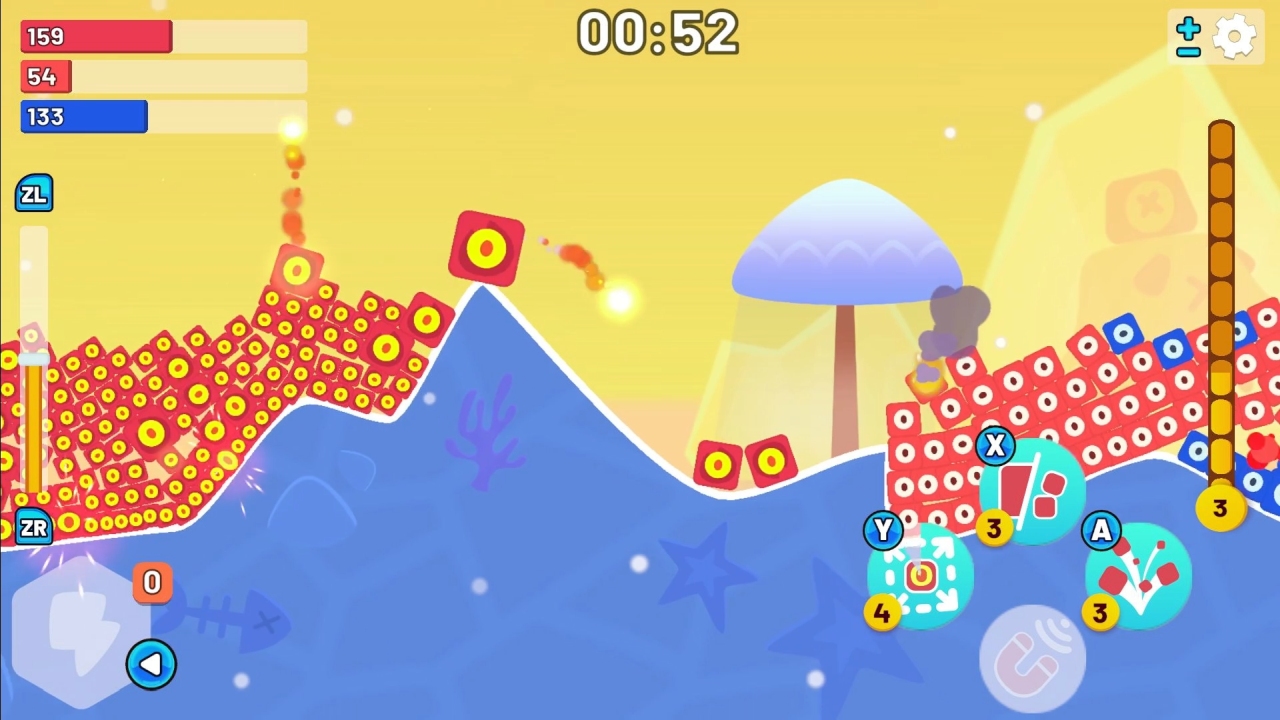Click the yellow 3 count on A ability

click(1100, 613)
